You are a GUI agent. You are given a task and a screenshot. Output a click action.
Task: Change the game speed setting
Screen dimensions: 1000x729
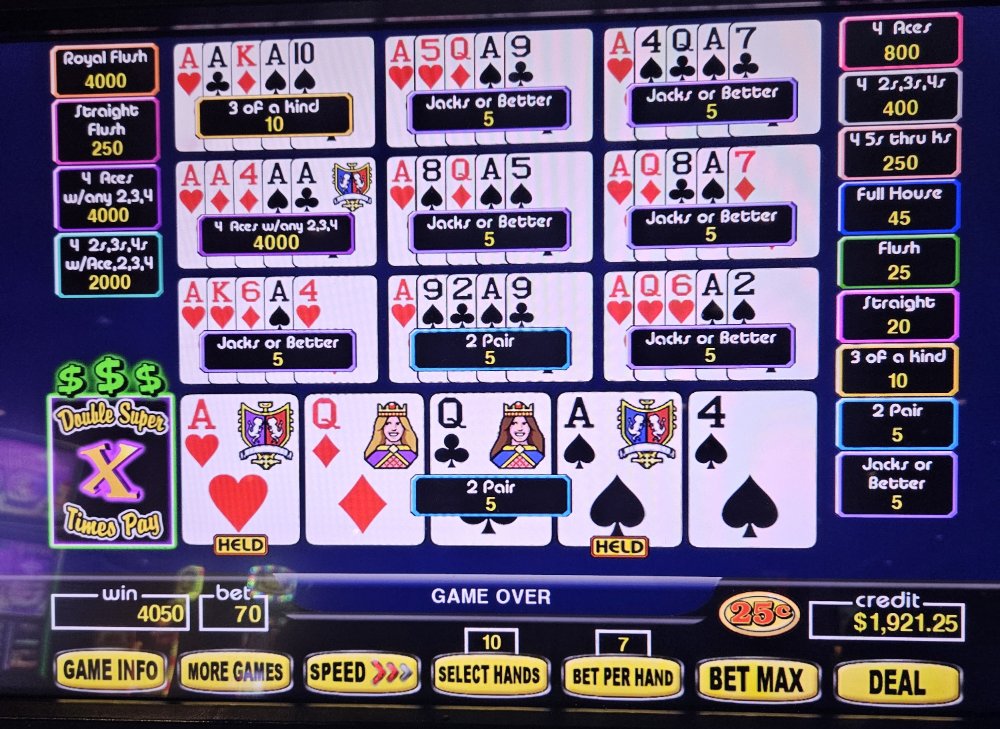point(361,673)
